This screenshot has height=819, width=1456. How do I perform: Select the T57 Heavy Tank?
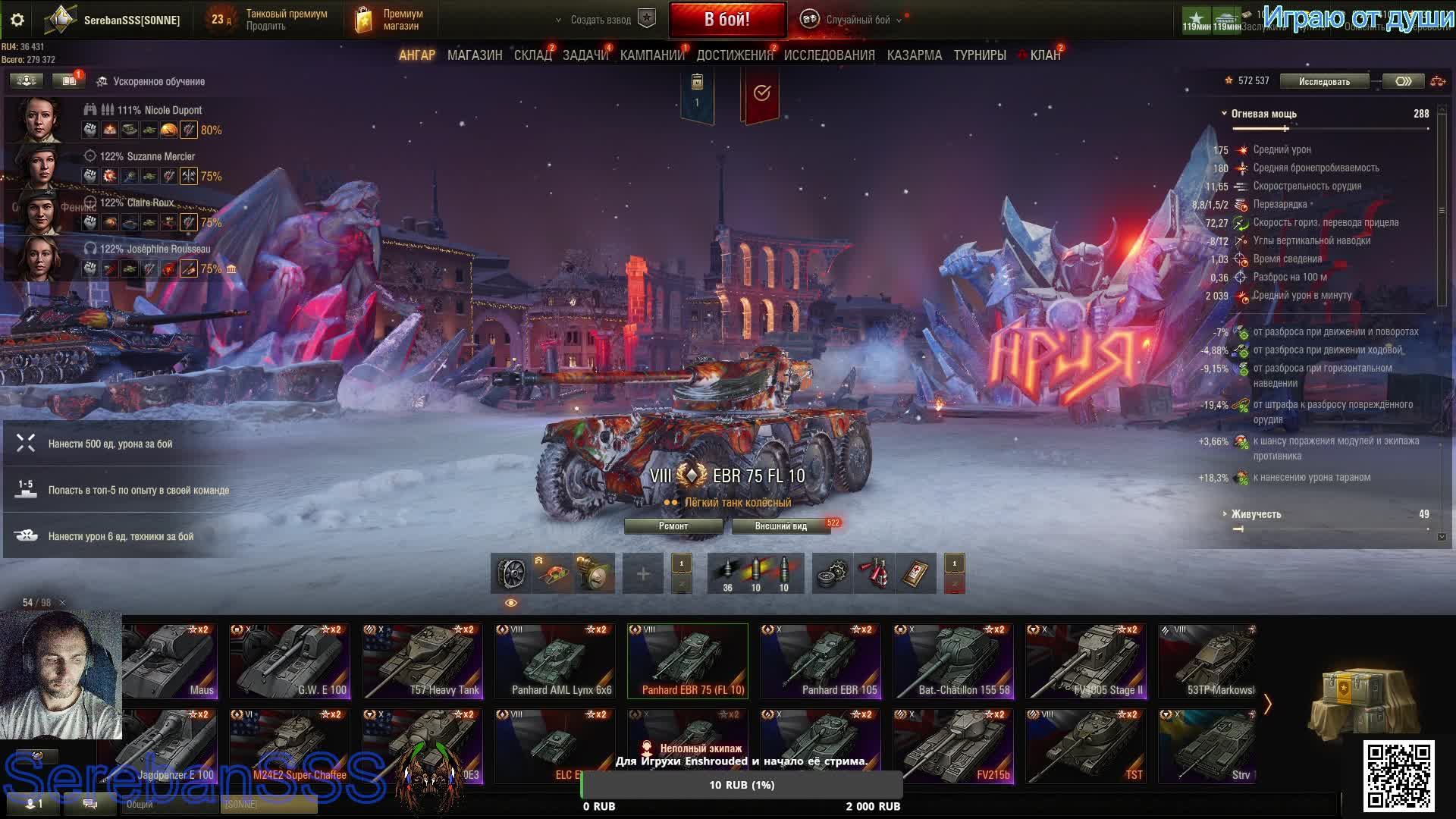tap(422, 660)
